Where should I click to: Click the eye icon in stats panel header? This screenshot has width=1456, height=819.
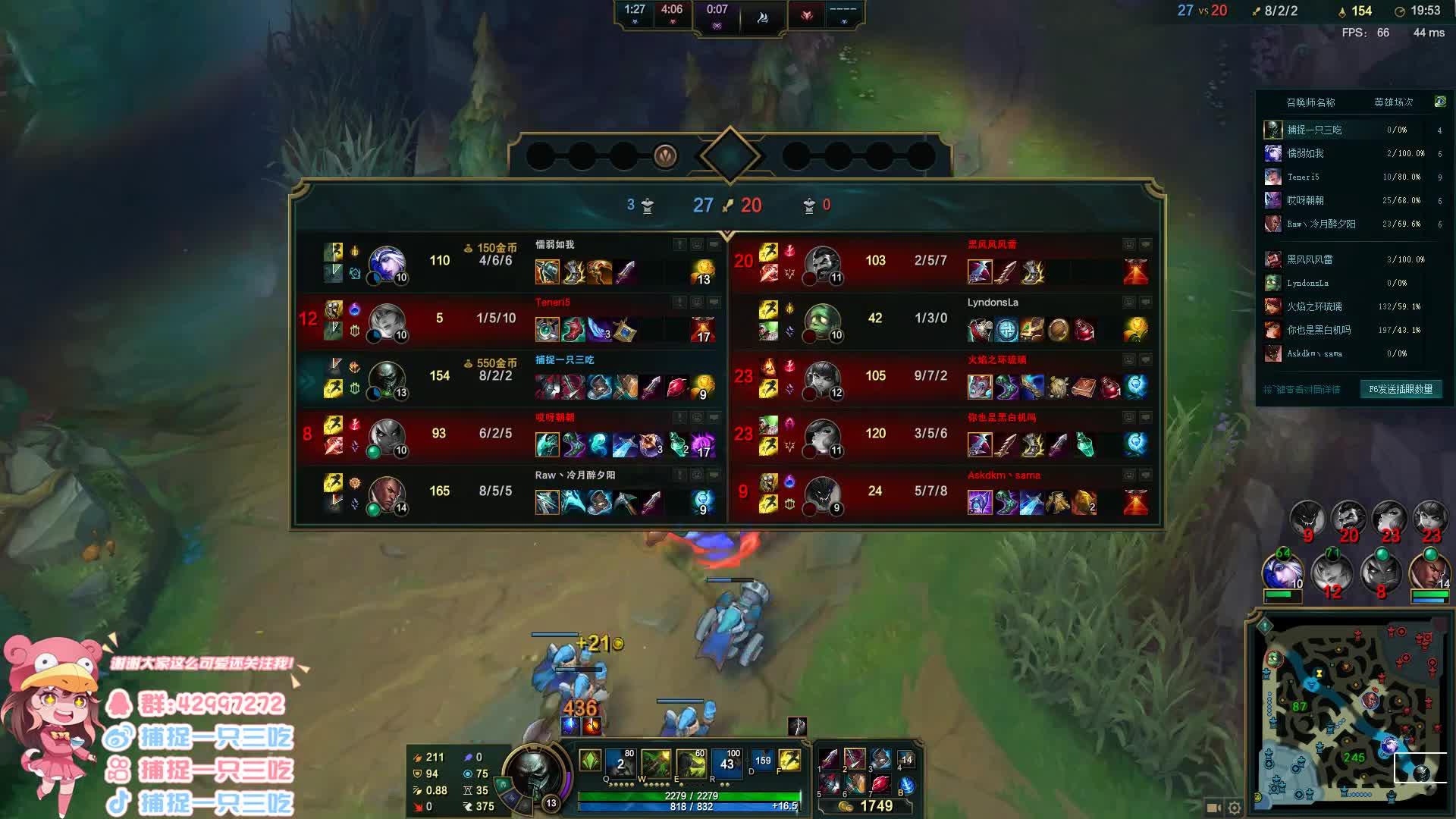pyautogui.click(x=1439, y=102)
